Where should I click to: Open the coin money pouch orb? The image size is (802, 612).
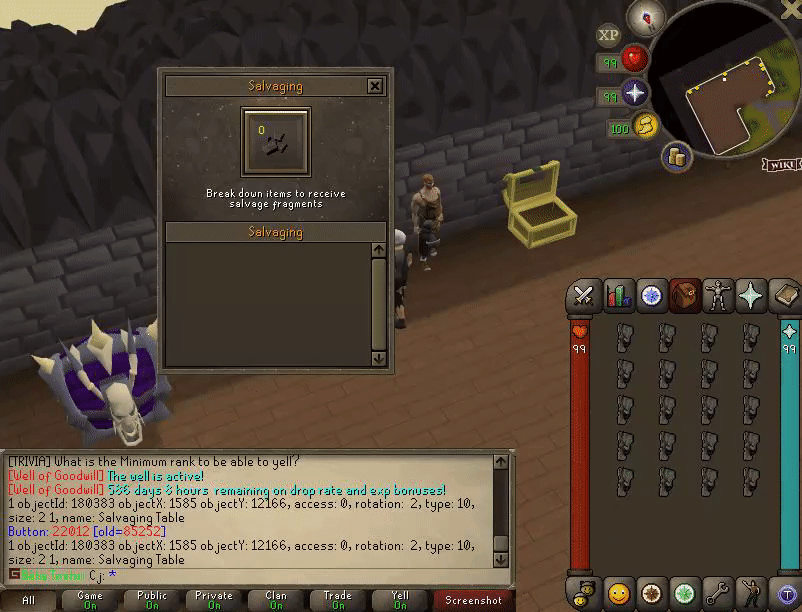click(x=677, y=154)
